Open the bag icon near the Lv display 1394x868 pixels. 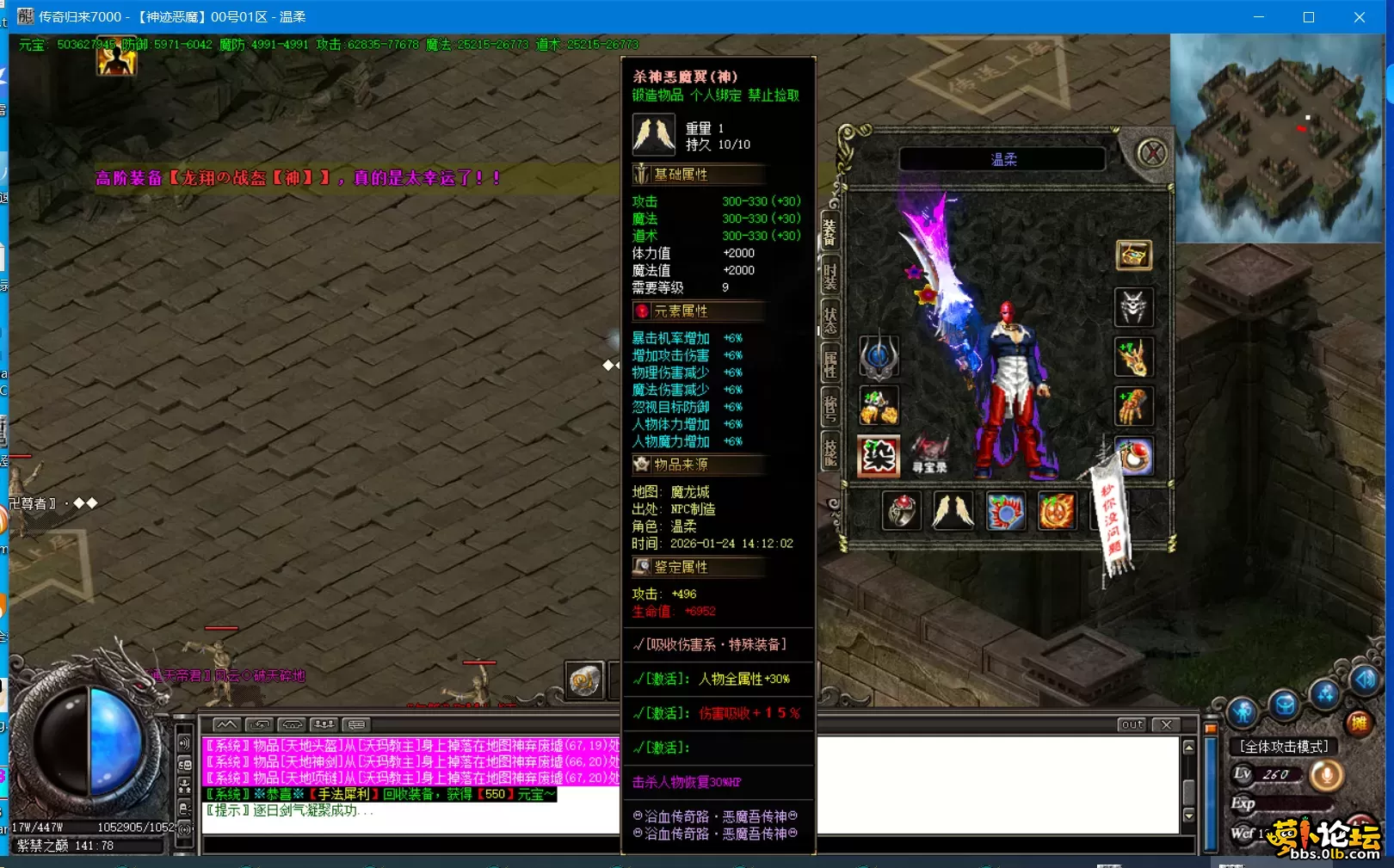1284,705
